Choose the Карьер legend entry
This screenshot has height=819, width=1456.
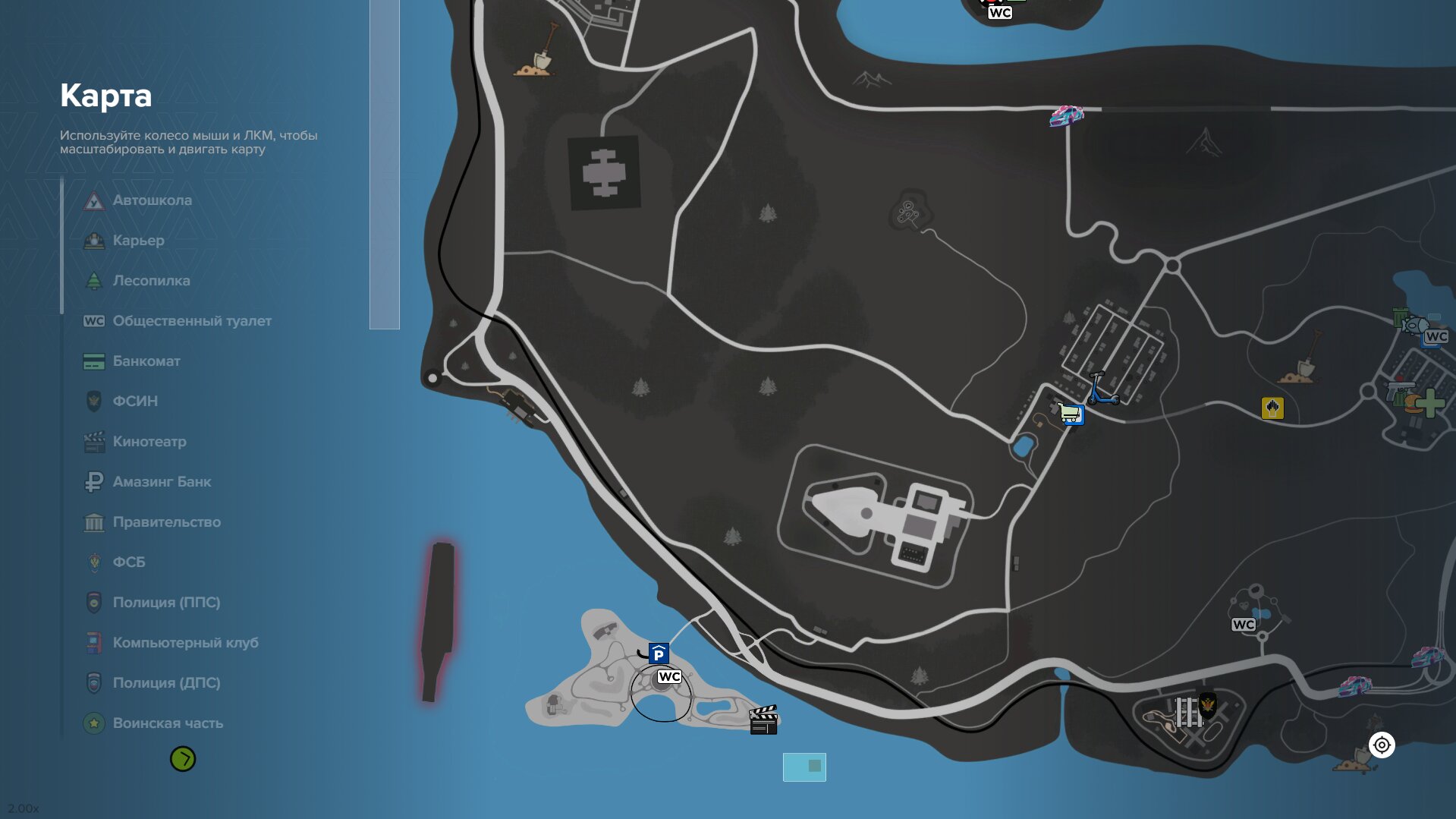click(x=138, y=241)
